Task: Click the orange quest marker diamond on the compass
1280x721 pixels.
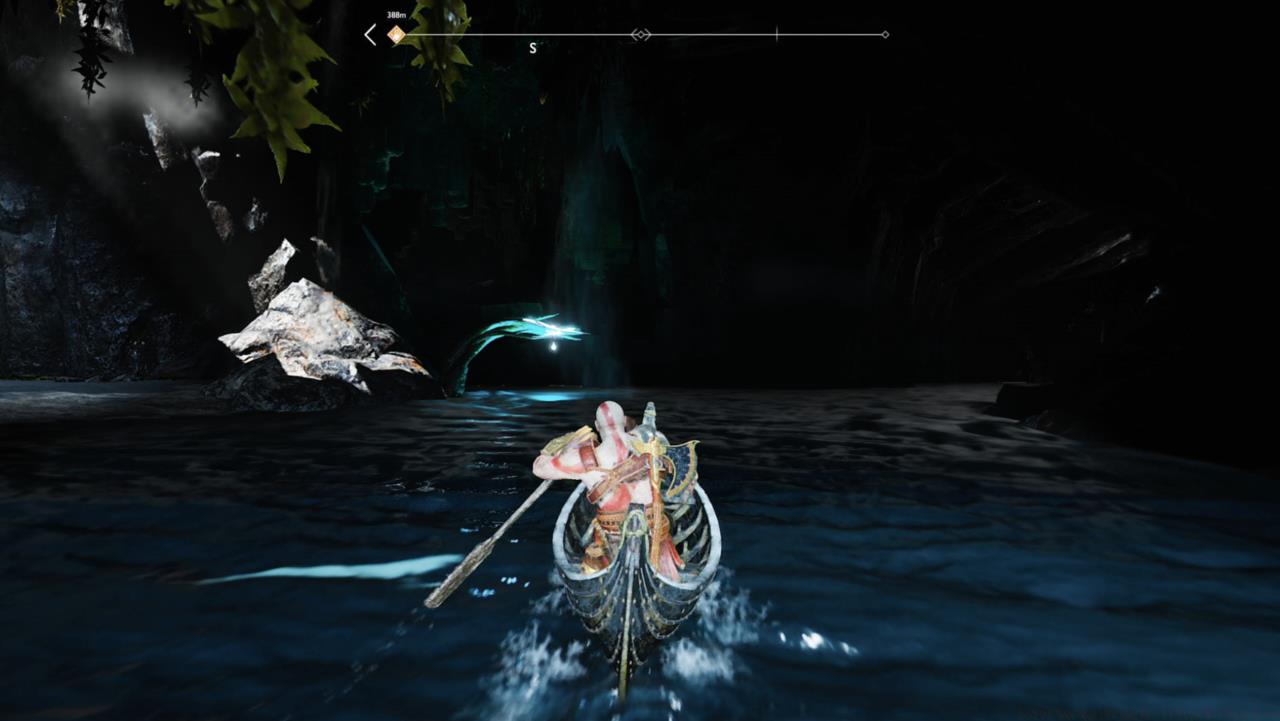Action: coord(395,33)
